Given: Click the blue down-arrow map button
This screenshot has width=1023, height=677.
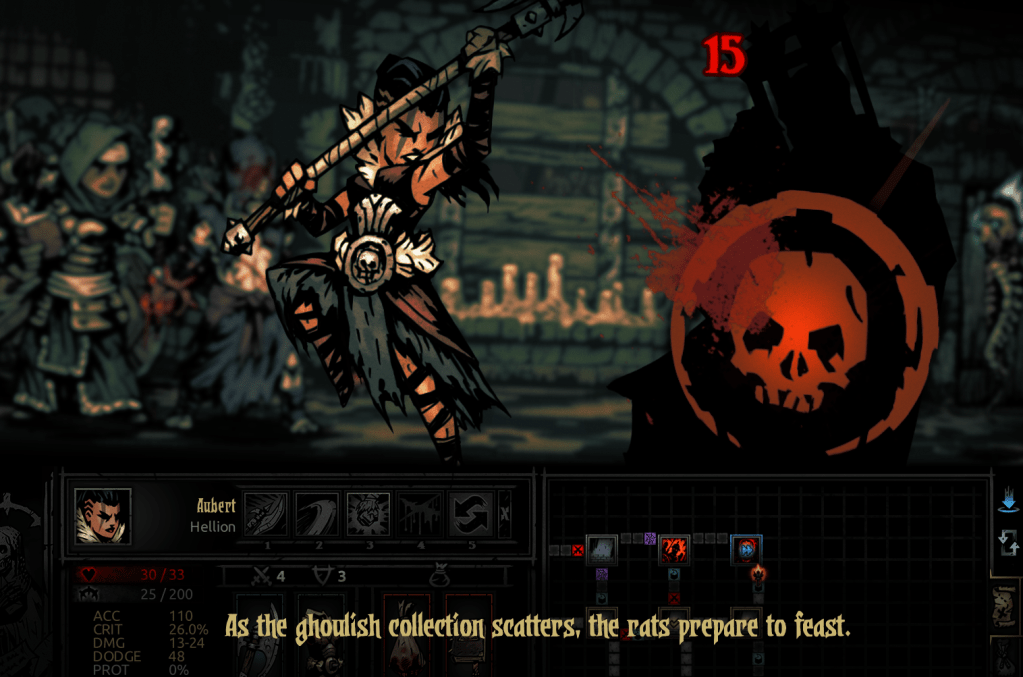Looking at the screenshot, I should (x=1008, y=499).
